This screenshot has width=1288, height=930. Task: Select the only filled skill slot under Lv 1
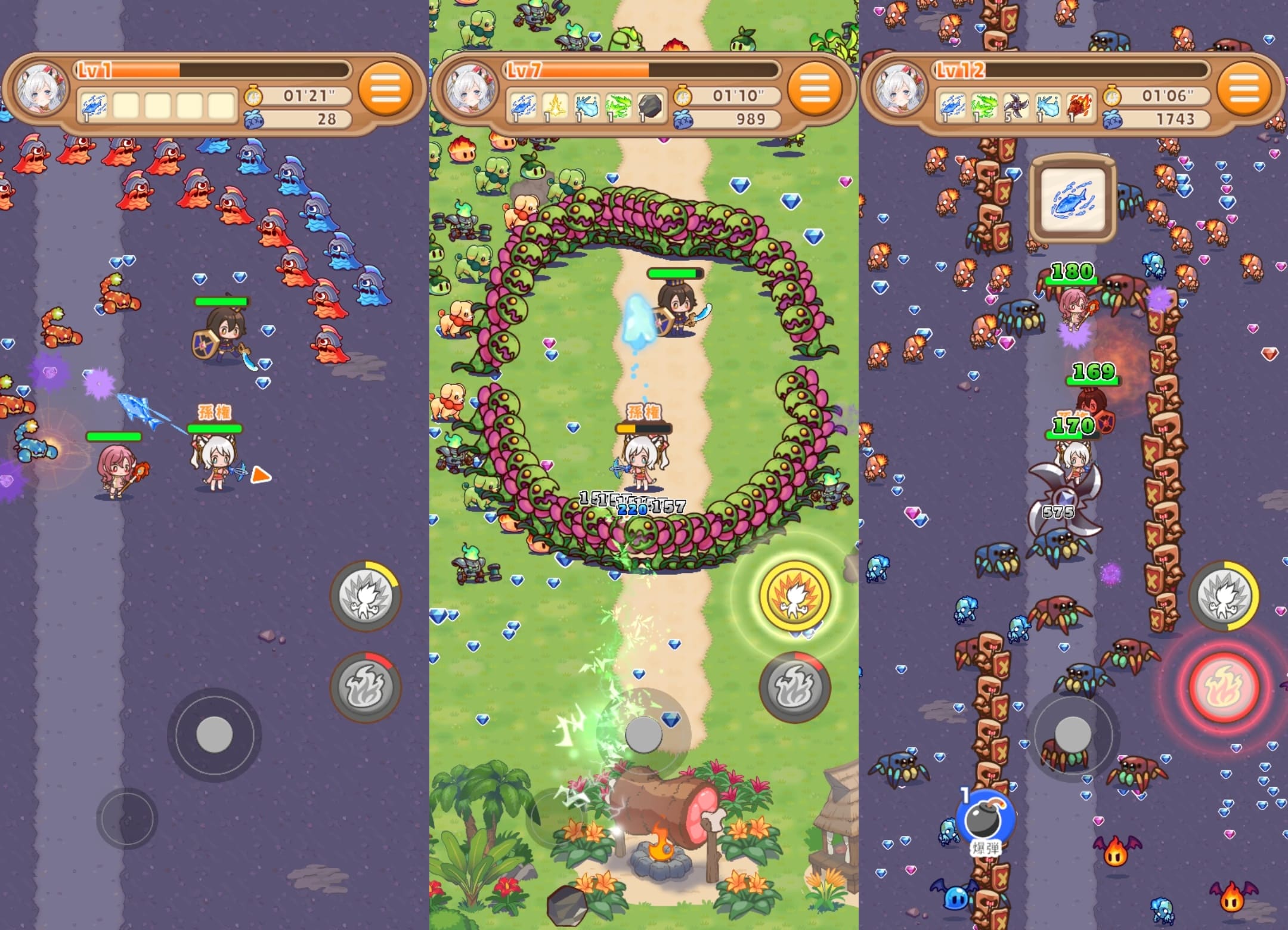tap(94, 107)
